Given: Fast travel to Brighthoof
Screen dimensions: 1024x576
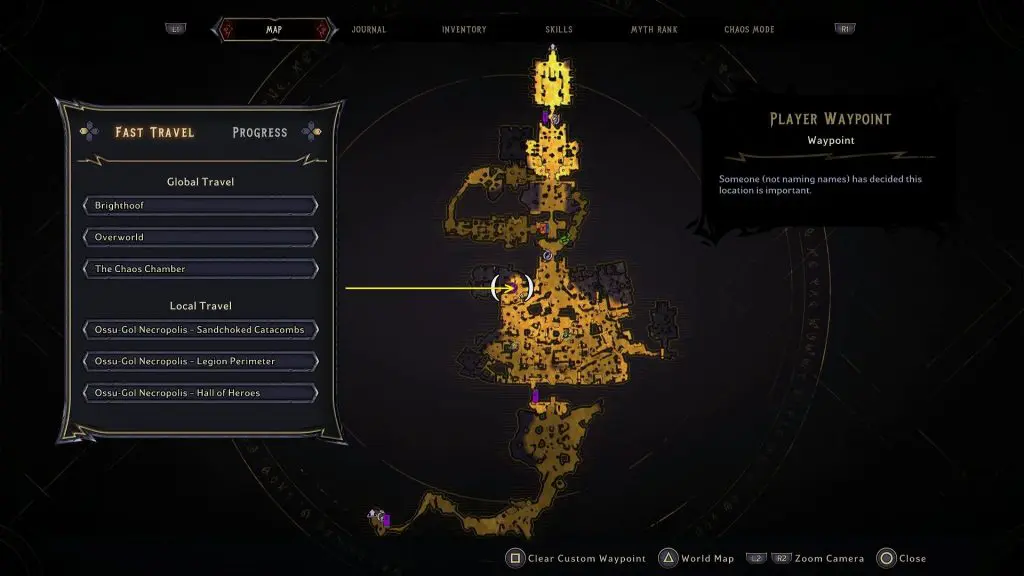Looking at the screenshot, I should [x=201, y=206].
